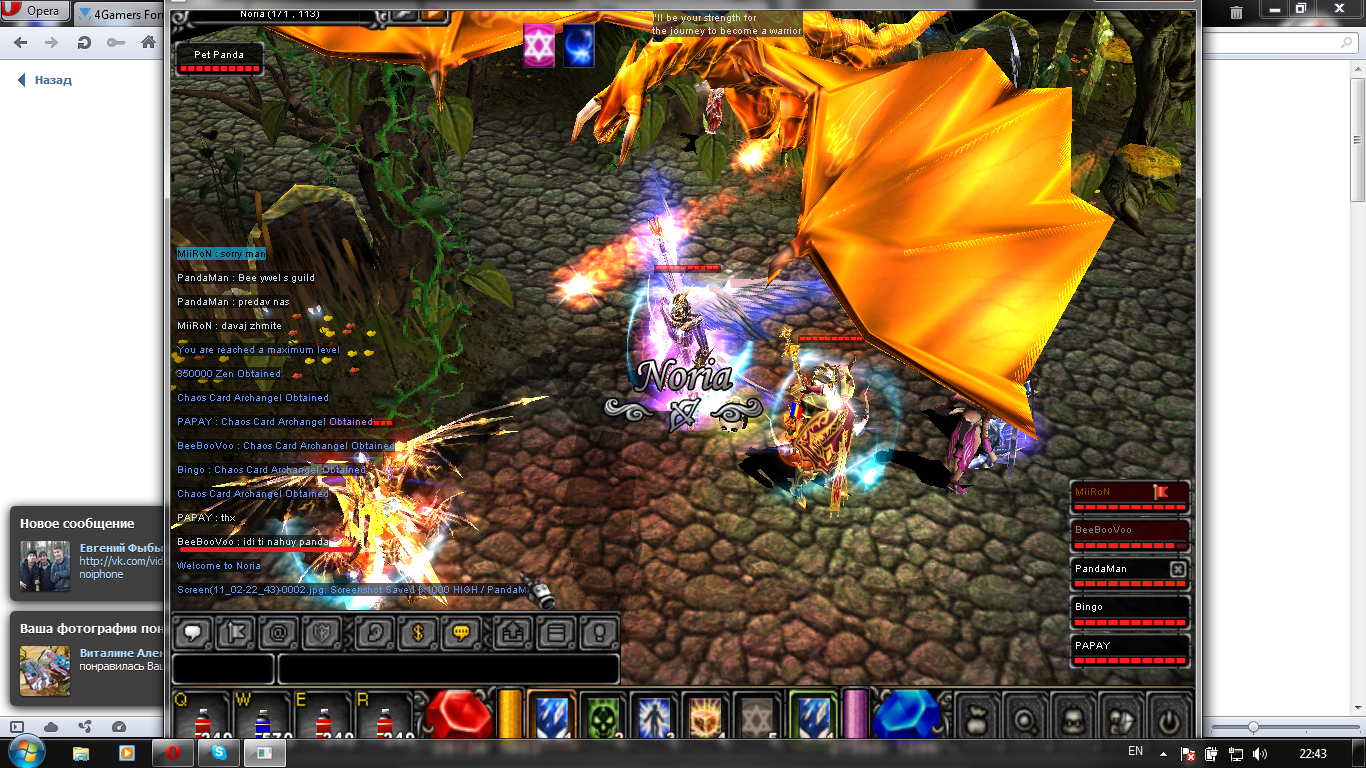Use the blue mana potion in W slot

(263, 722)
